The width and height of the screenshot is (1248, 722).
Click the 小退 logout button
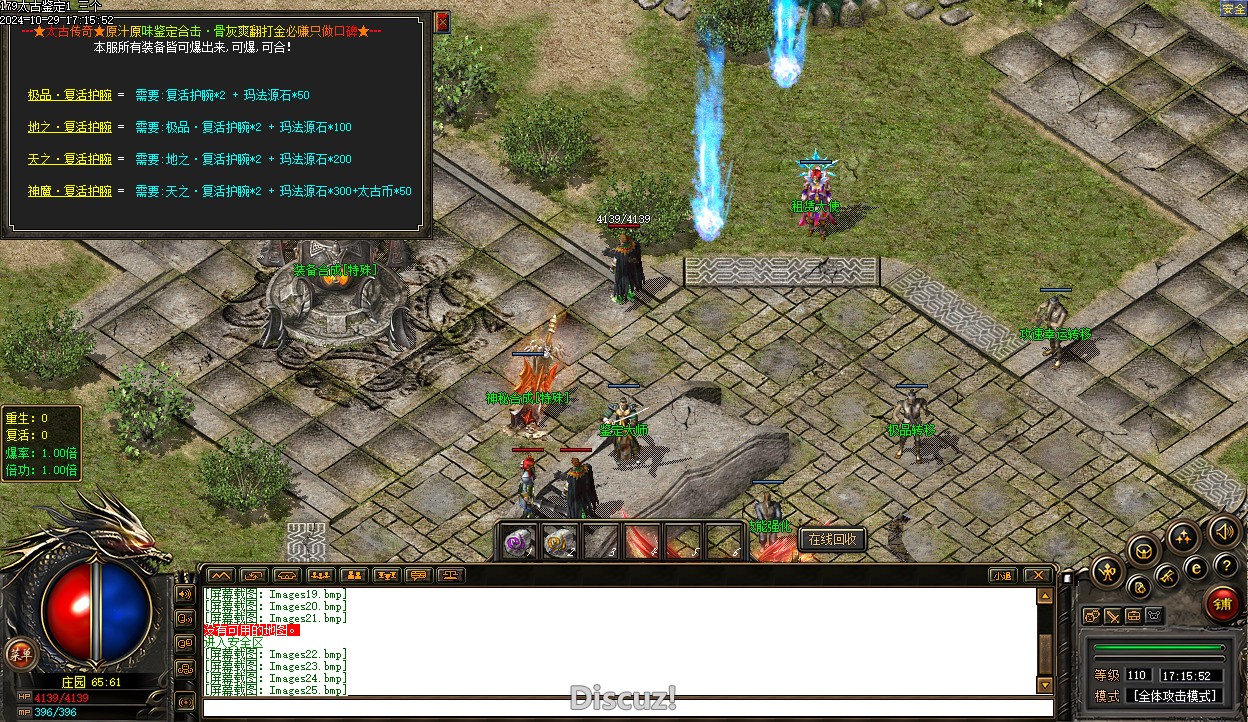pos(1003,576)
